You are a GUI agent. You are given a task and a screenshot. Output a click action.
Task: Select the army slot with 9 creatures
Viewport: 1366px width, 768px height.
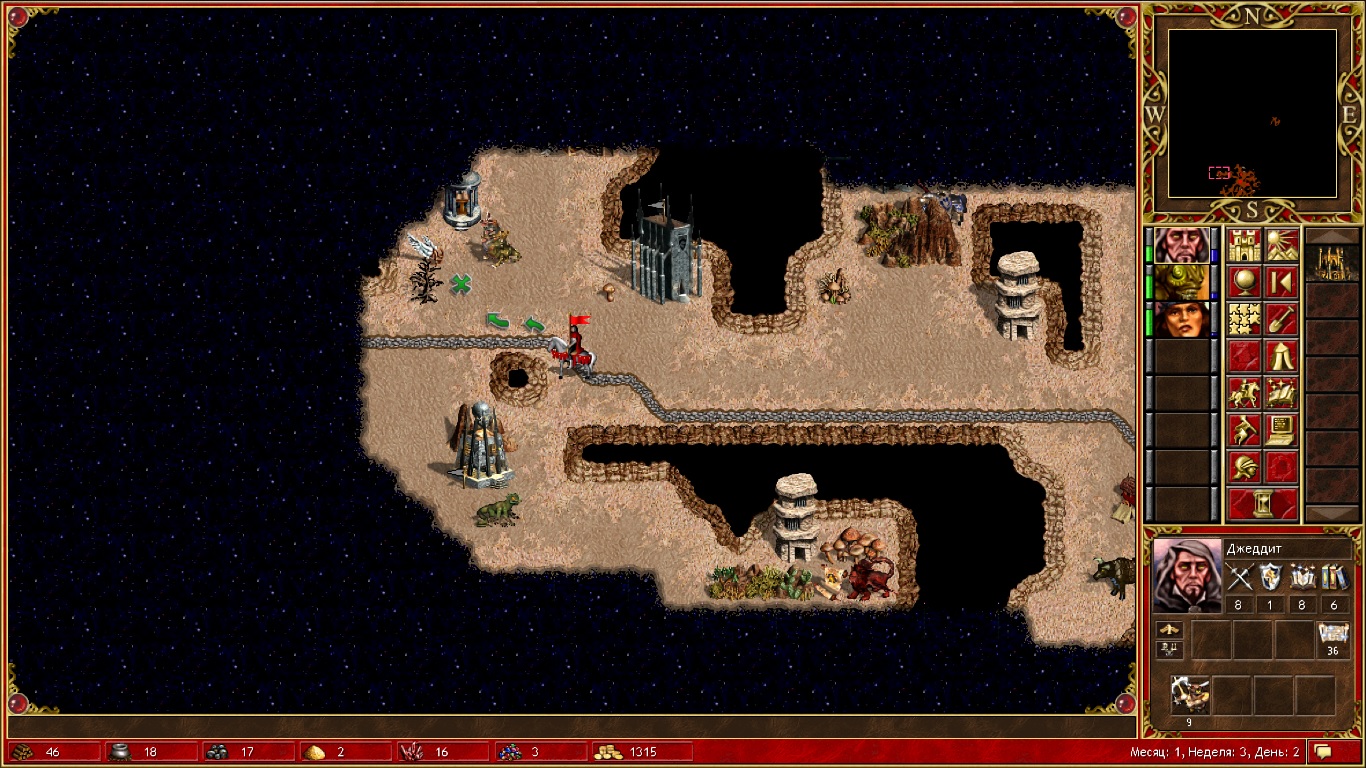(1190, 695)
